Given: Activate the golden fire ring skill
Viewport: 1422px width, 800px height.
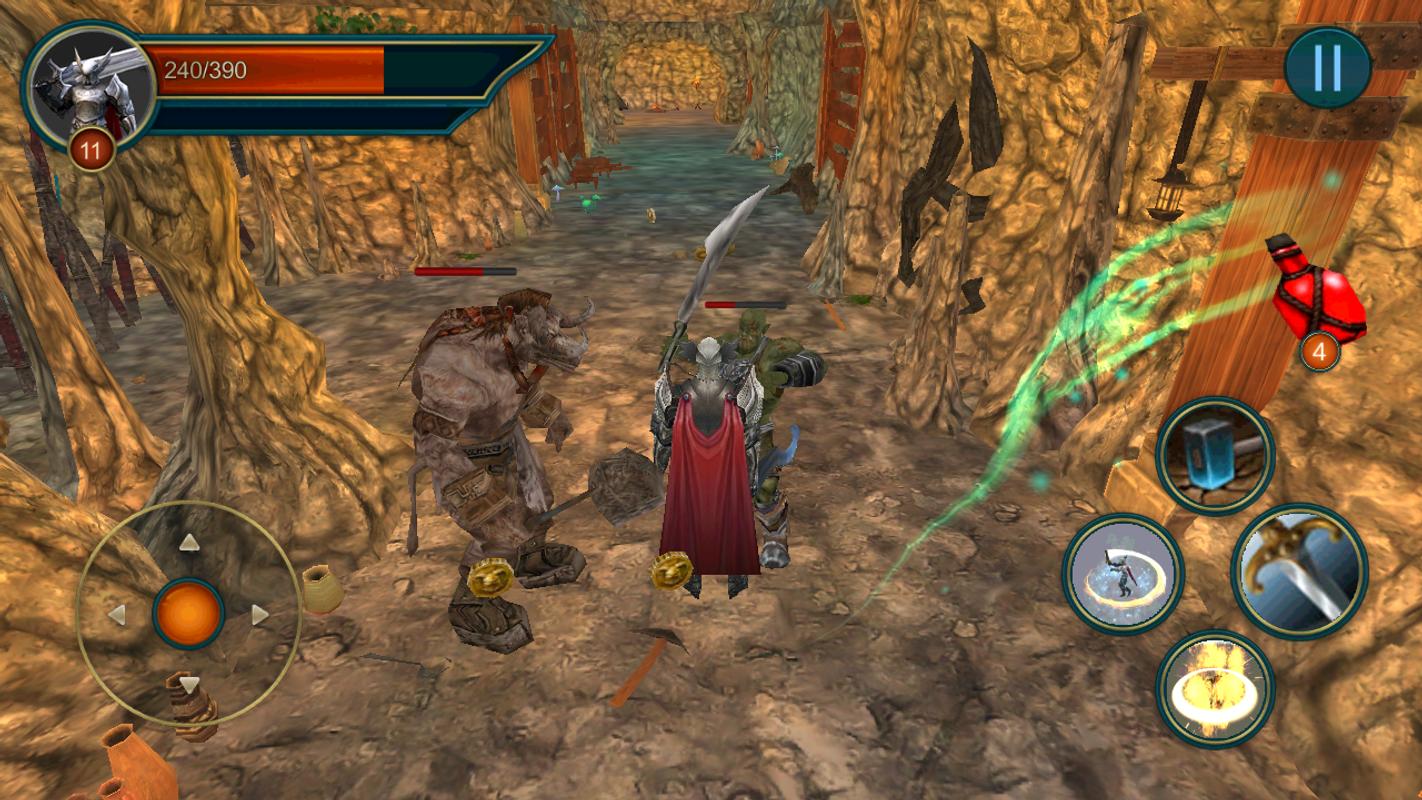Looking at the screenshot, I should tap(1215, 688).
